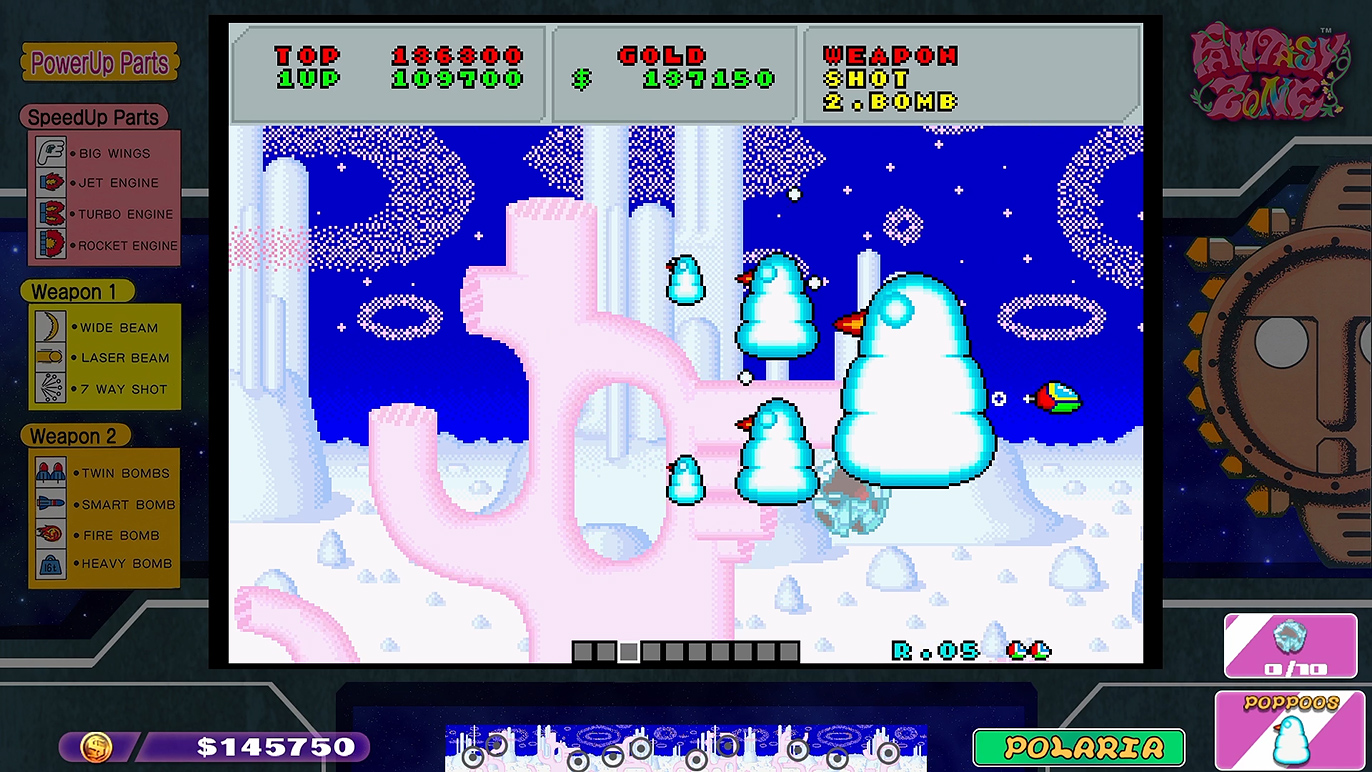
Task: Select the 7 Way Shot weapon
Action: click(x=105, y=389)
